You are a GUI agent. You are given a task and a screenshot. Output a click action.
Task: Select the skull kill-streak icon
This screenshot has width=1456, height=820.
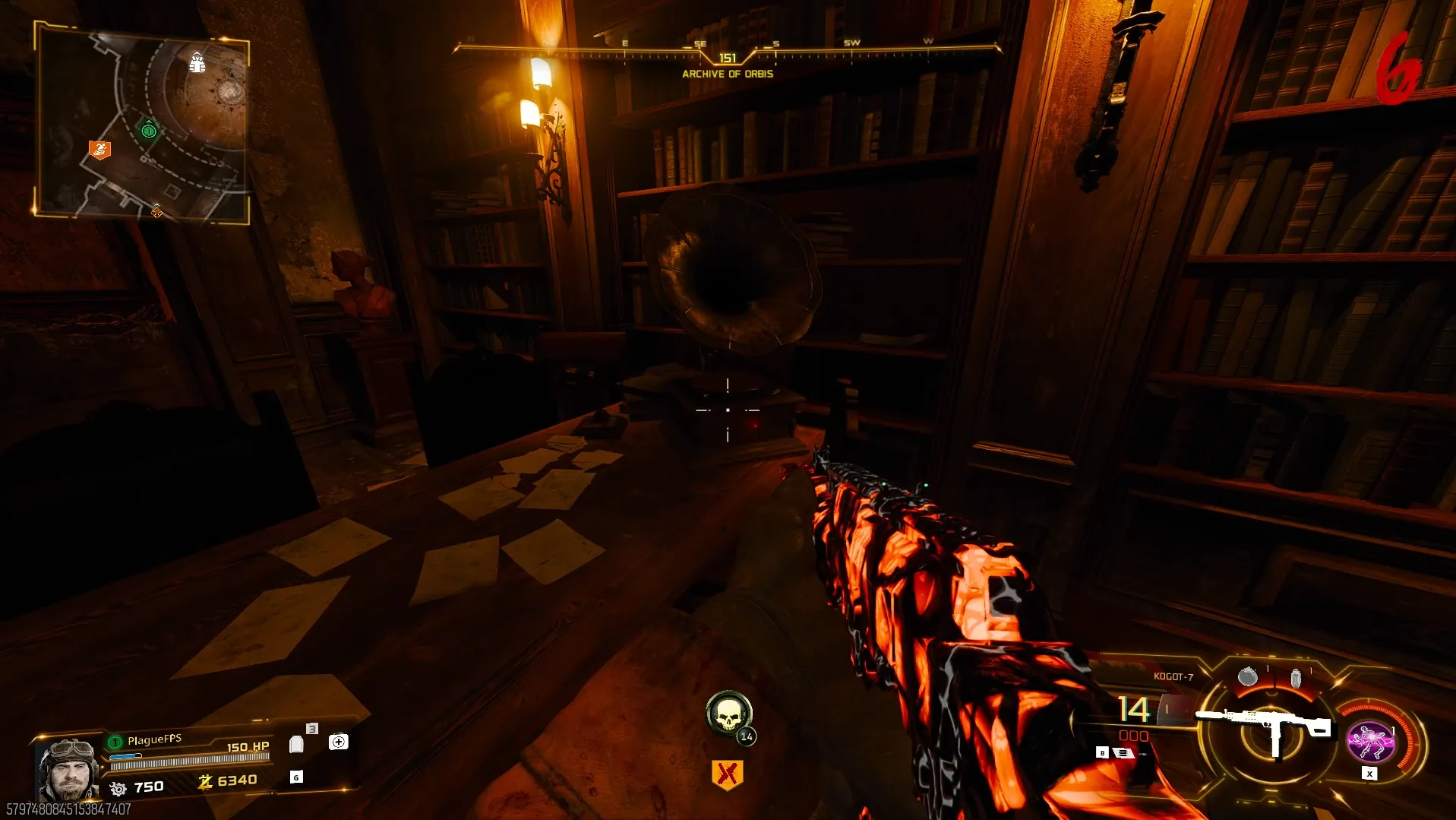coord(728,714)
